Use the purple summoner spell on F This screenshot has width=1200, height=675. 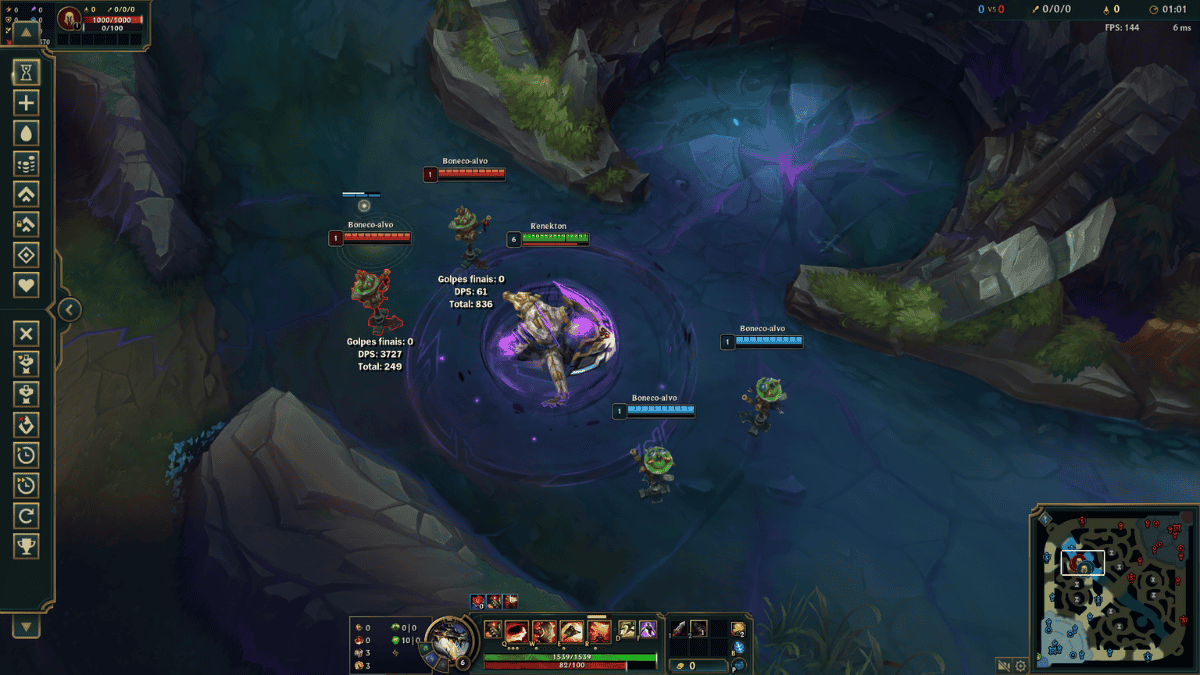(647, 630)
